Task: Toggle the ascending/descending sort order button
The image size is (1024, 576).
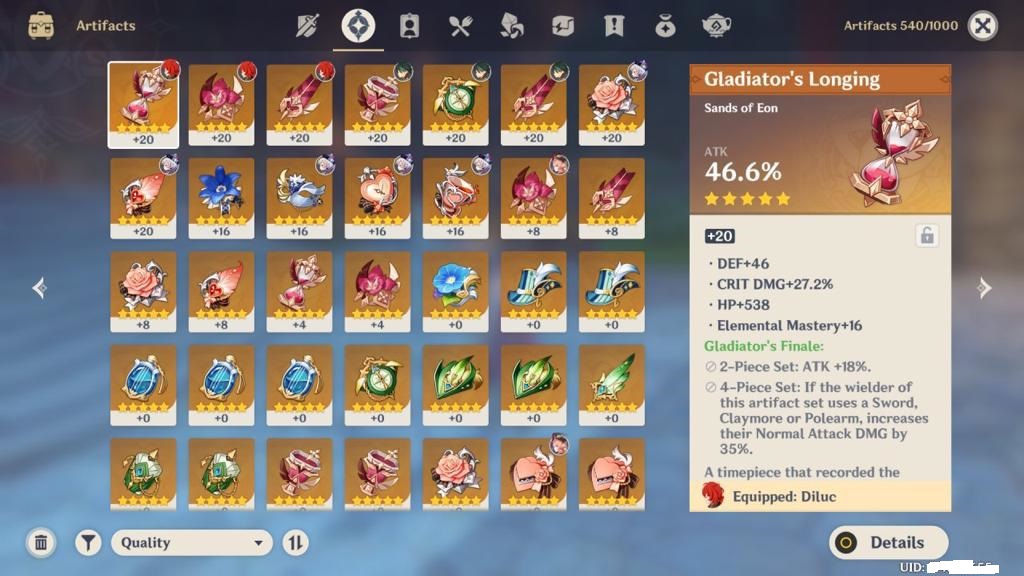Action: point(296,543)
